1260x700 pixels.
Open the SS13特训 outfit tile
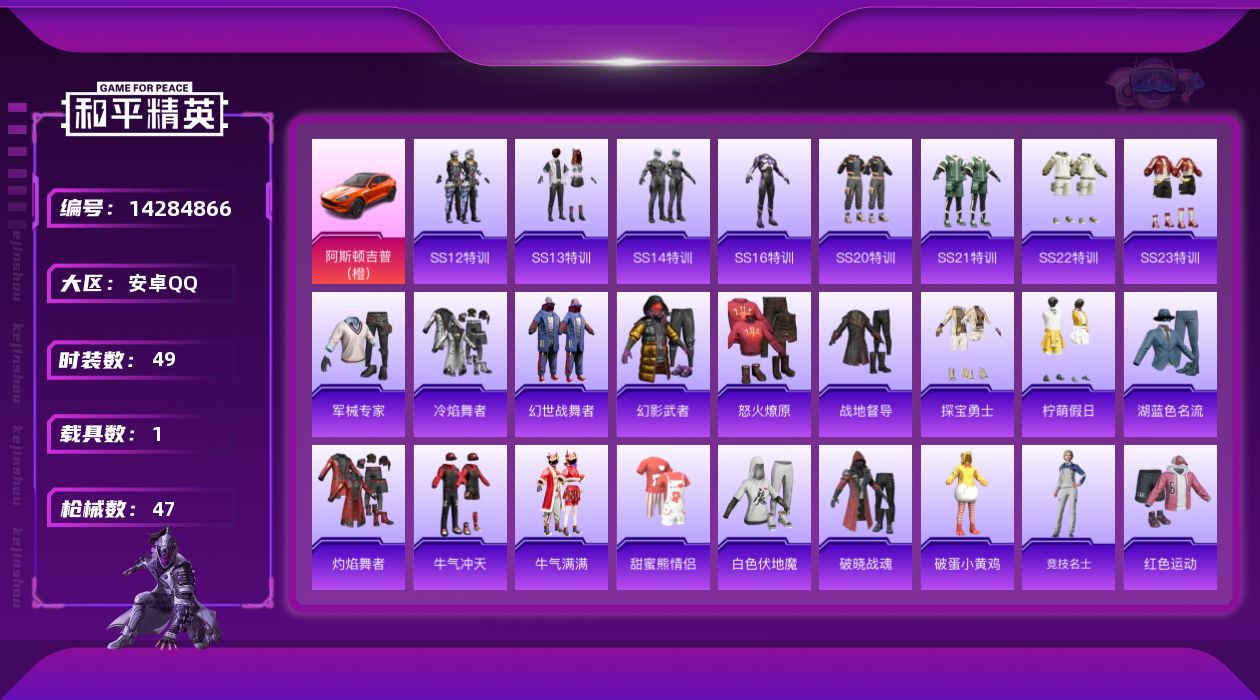tap(561, 211)
